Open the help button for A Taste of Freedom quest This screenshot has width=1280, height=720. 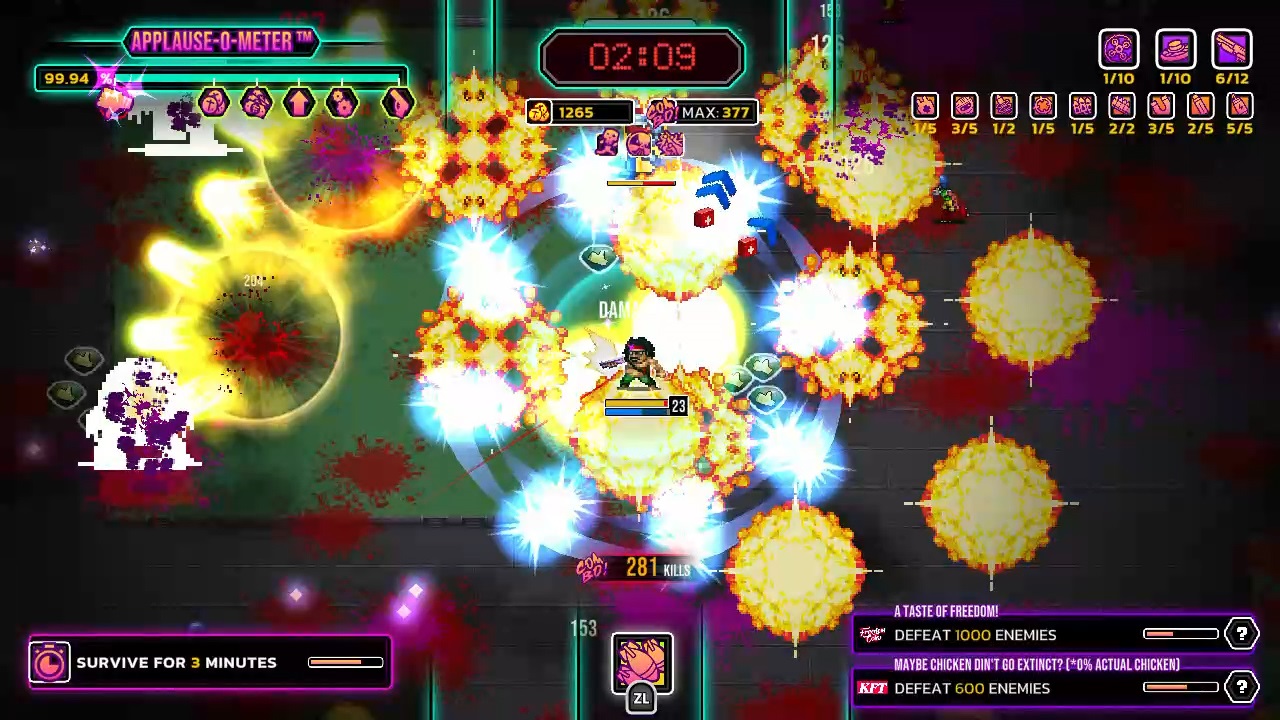tap(1241, 633)
